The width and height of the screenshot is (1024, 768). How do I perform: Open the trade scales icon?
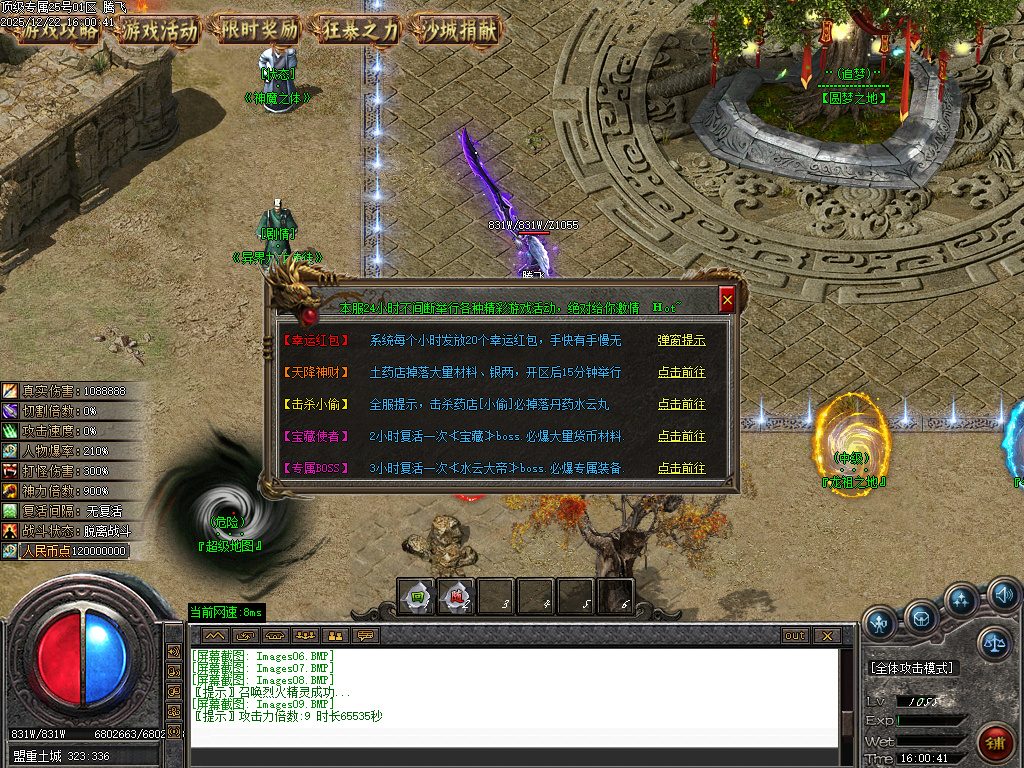993,644
